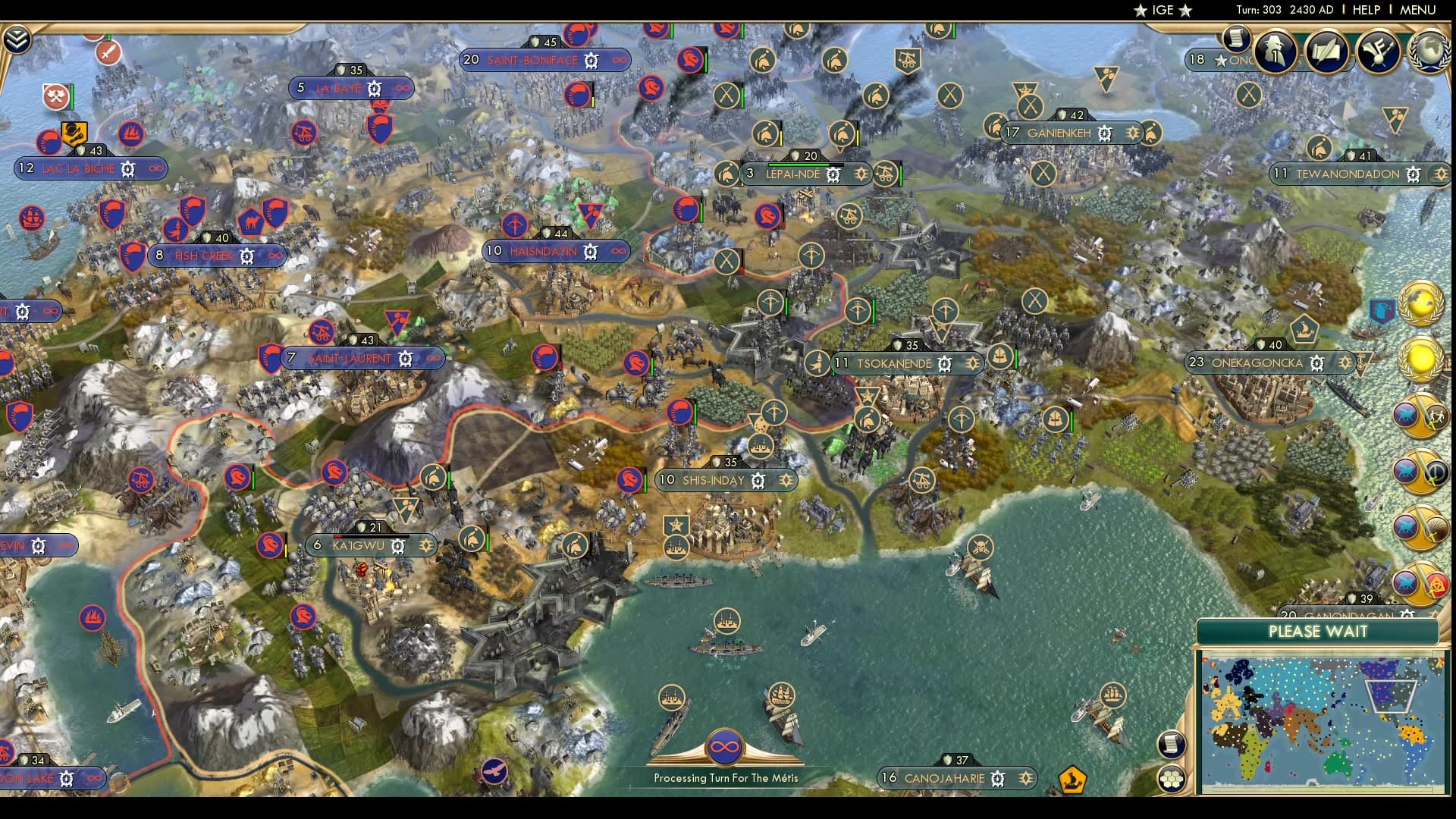Expand Tsokanende city production options

[945, 363]
